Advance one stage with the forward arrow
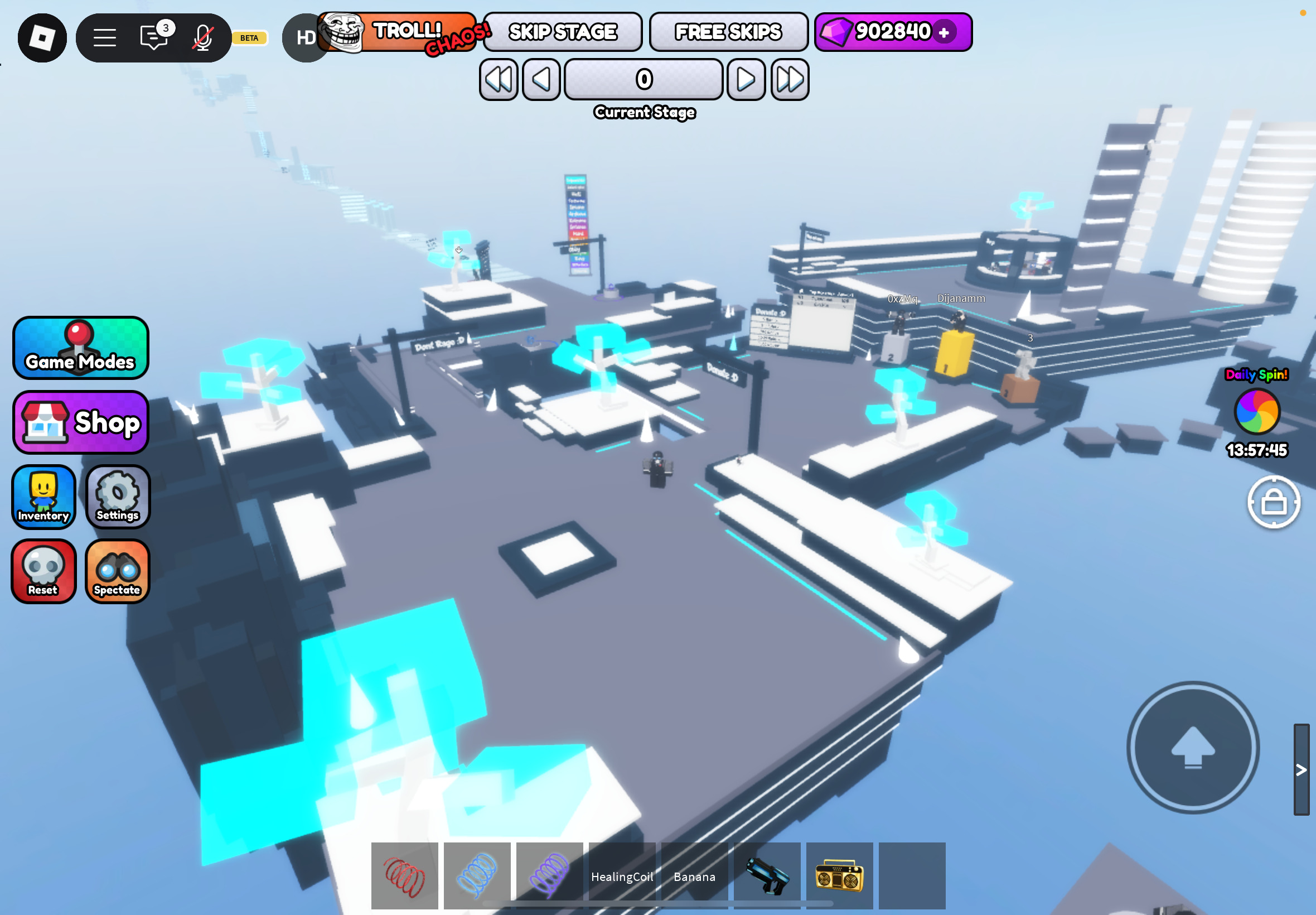The height and width of the screenshot is (915, 1316). click(x=746, y=80)
